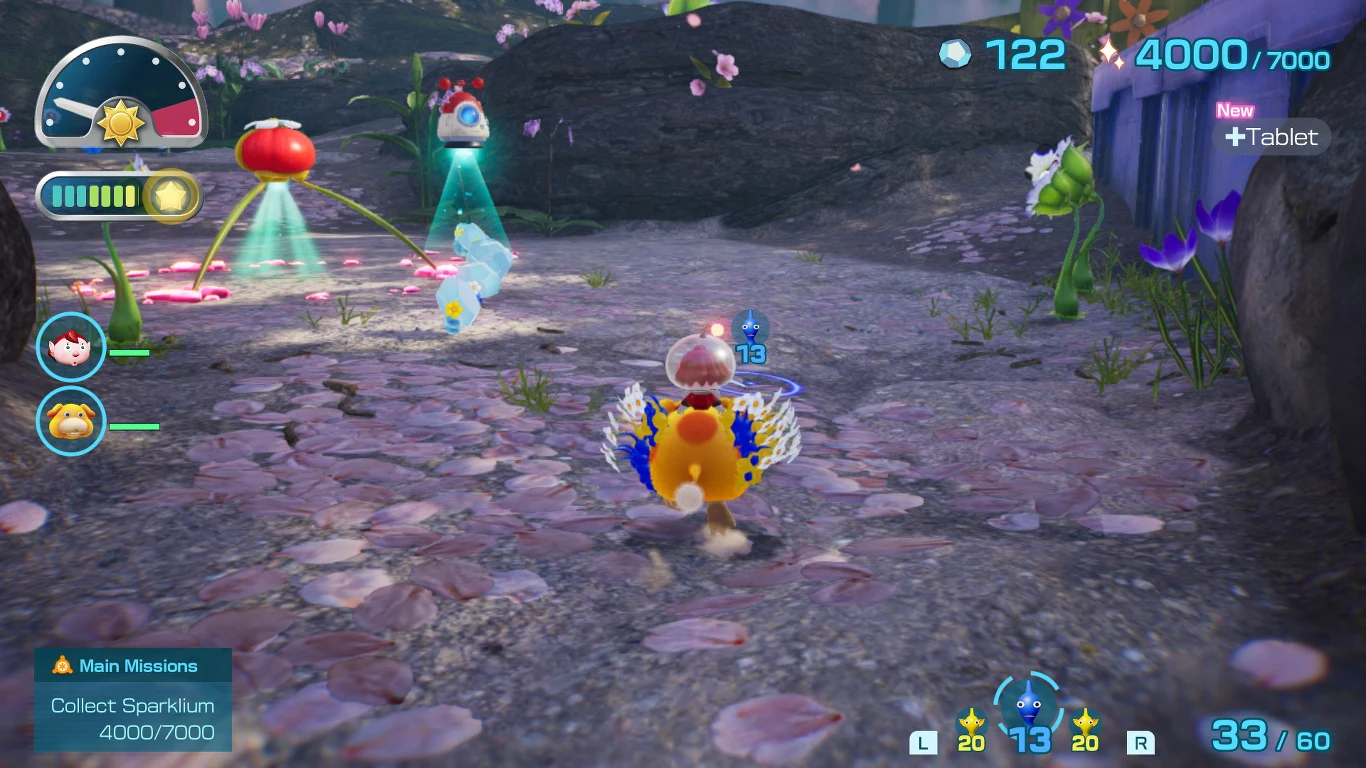Open the new Tablet notification
The image size is (1366, 768).
pyautogui.click(x=1270, y=137)
